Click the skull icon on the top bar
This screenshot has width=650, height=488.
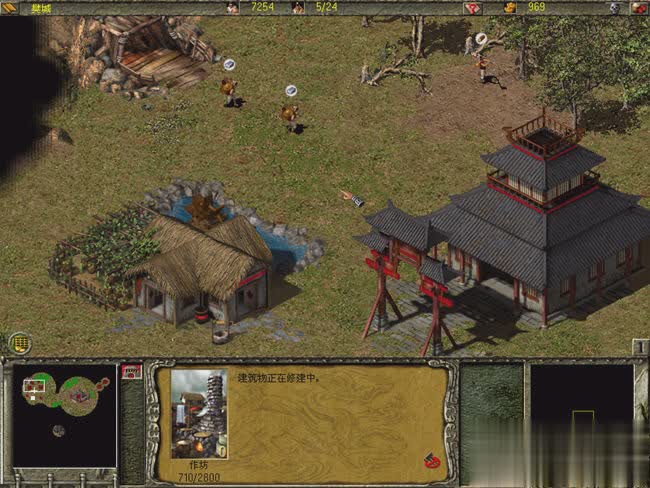(x=613, y=7)
